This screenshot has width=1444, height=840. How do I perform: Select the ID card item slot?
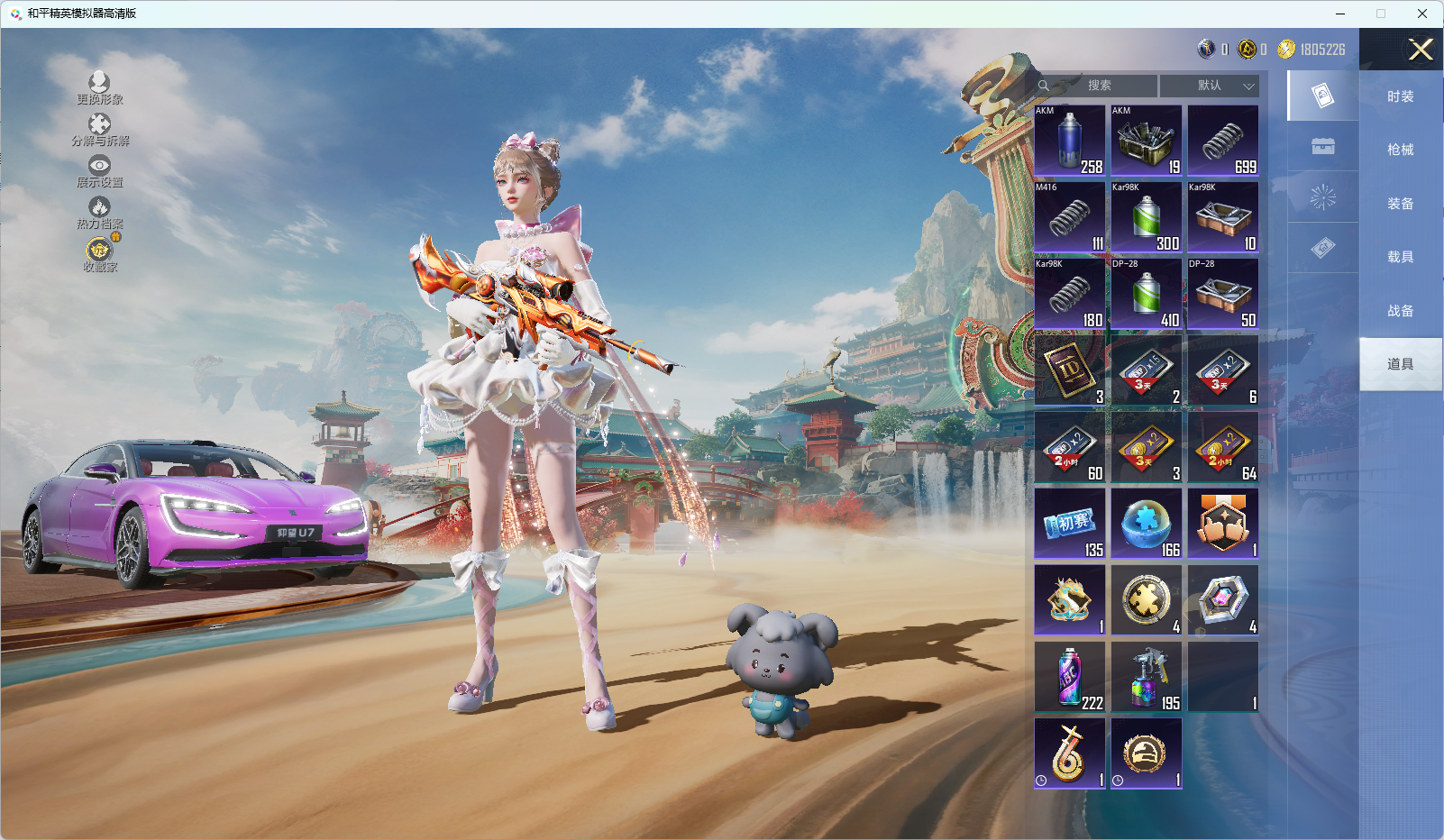[x=1070, y=370]
